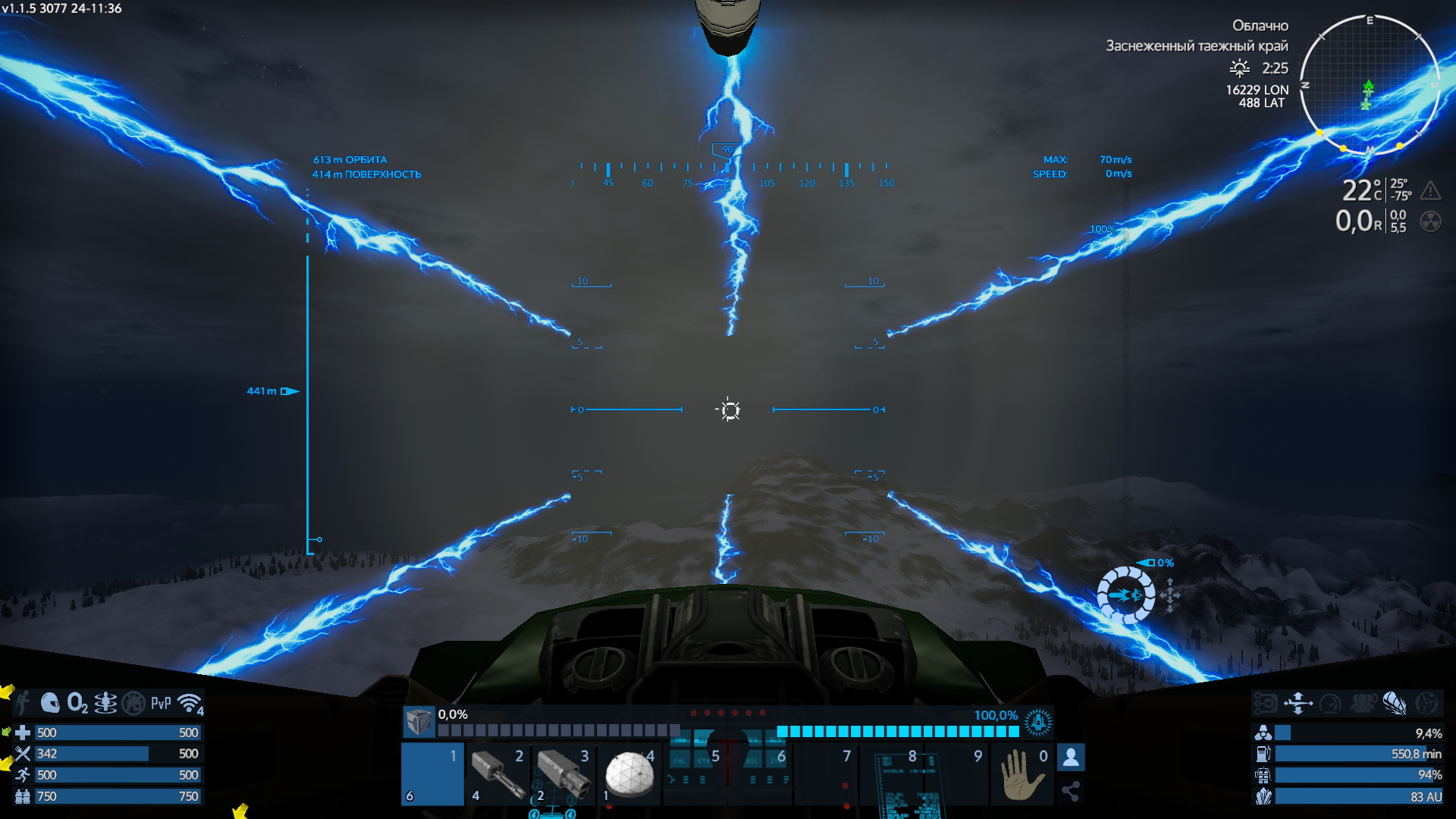This screenshot has height=819, width=1456.
Task: Toggle the helmet status icon
Action: pyautogui.click(x=50, y=703)
